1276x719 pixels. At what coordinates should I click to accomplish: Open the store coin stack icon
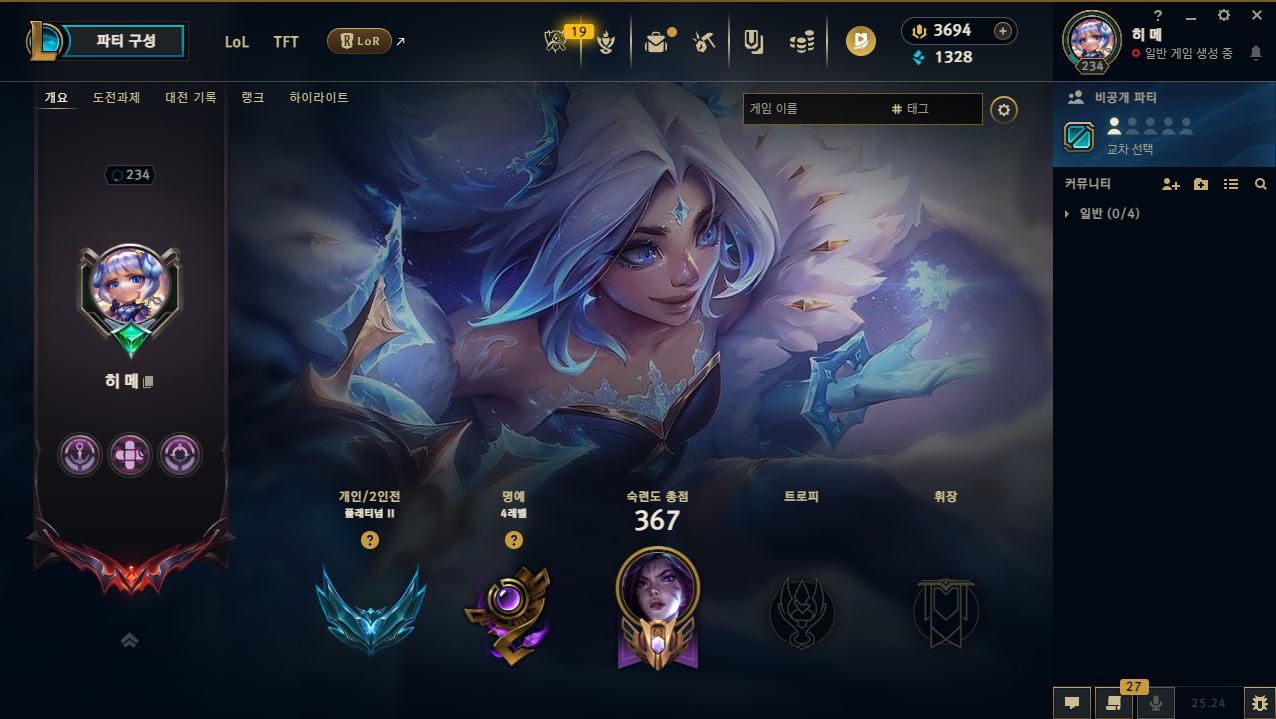[x=802, y=42]
